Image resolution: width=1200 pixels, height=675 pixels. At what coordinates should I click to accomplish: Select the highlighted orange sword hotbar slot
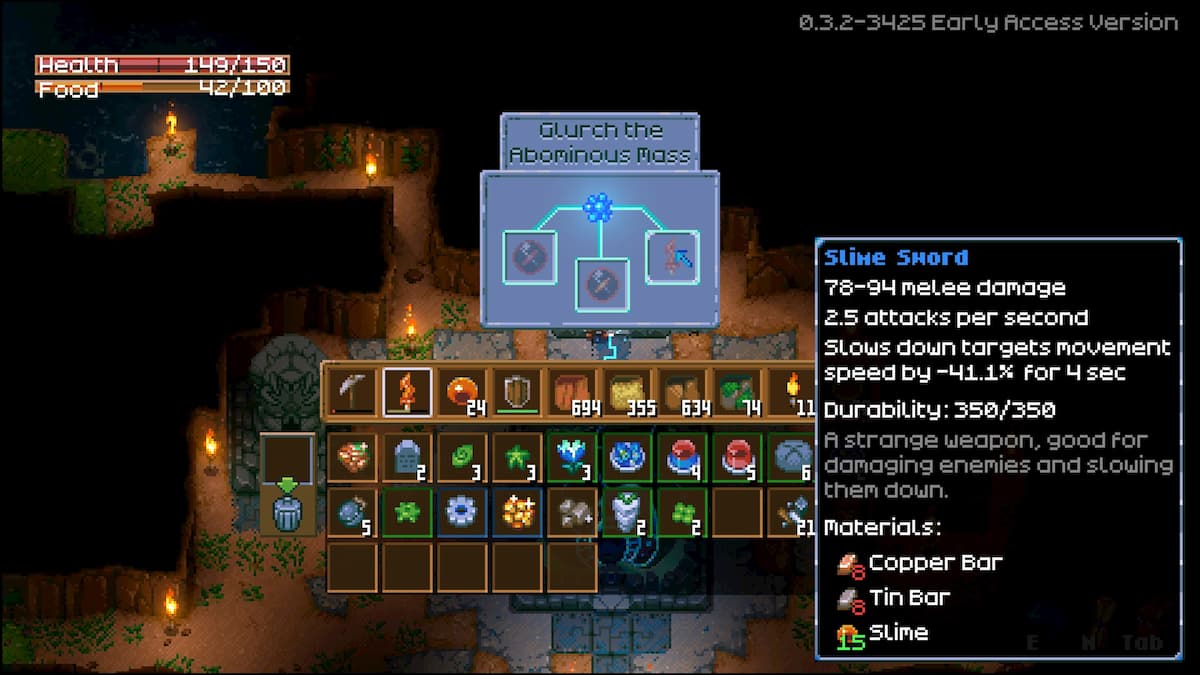point(408,392)
